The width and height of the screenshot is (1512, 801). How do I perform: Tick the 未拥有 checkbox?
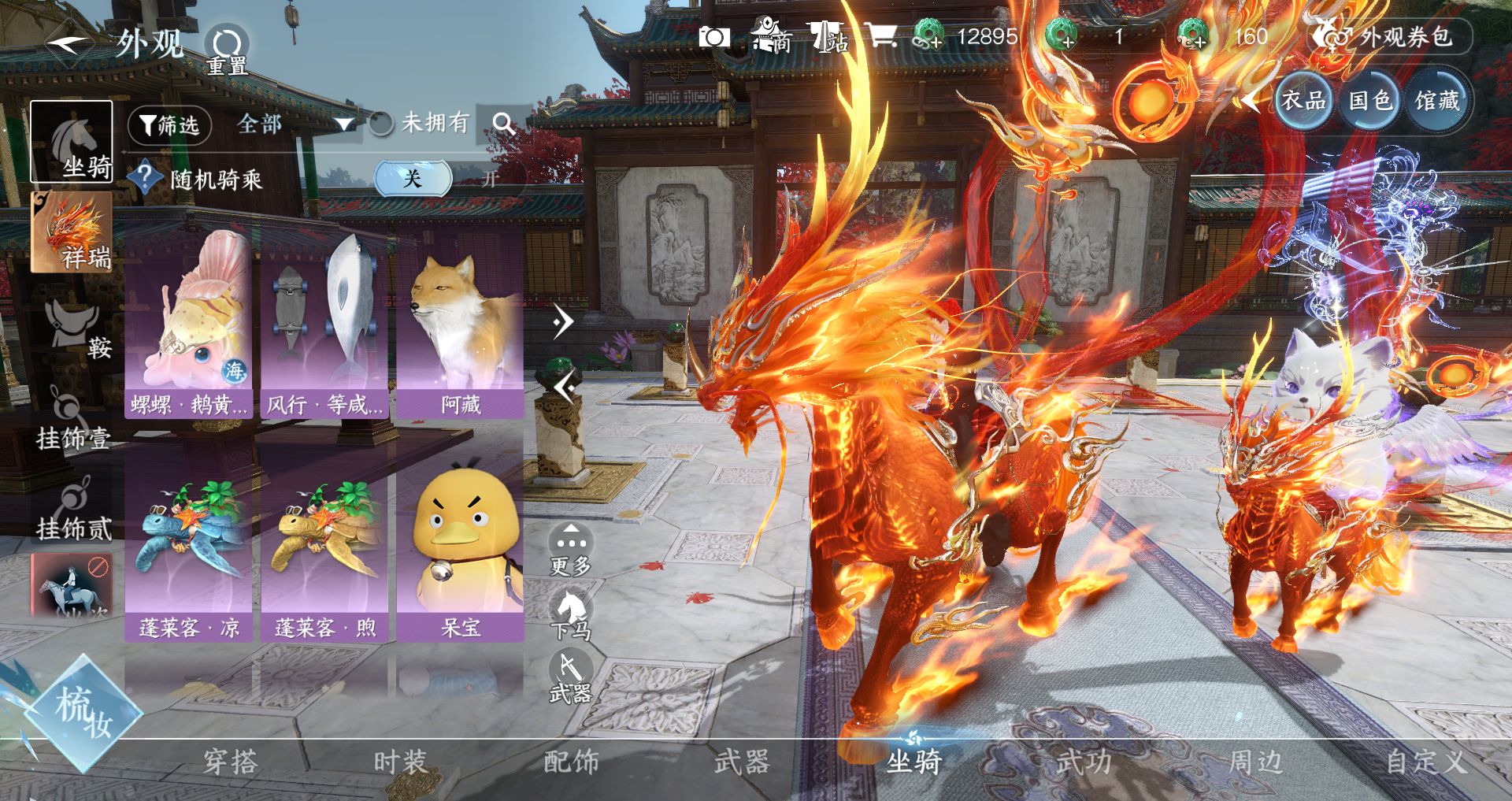pos(381,124)
